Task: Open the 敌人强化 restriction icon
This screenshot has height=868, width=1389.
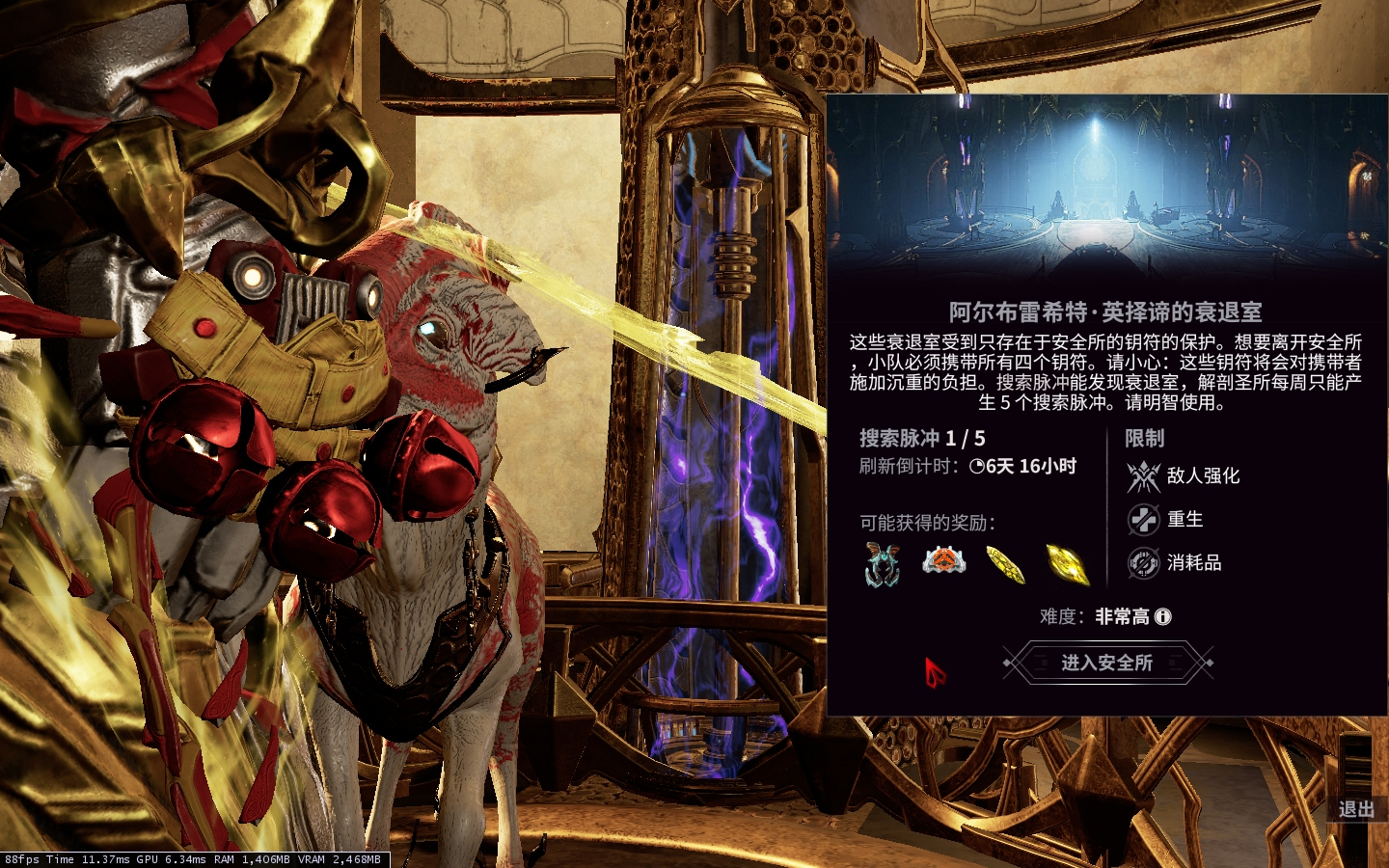Action: coord(1143,475)
